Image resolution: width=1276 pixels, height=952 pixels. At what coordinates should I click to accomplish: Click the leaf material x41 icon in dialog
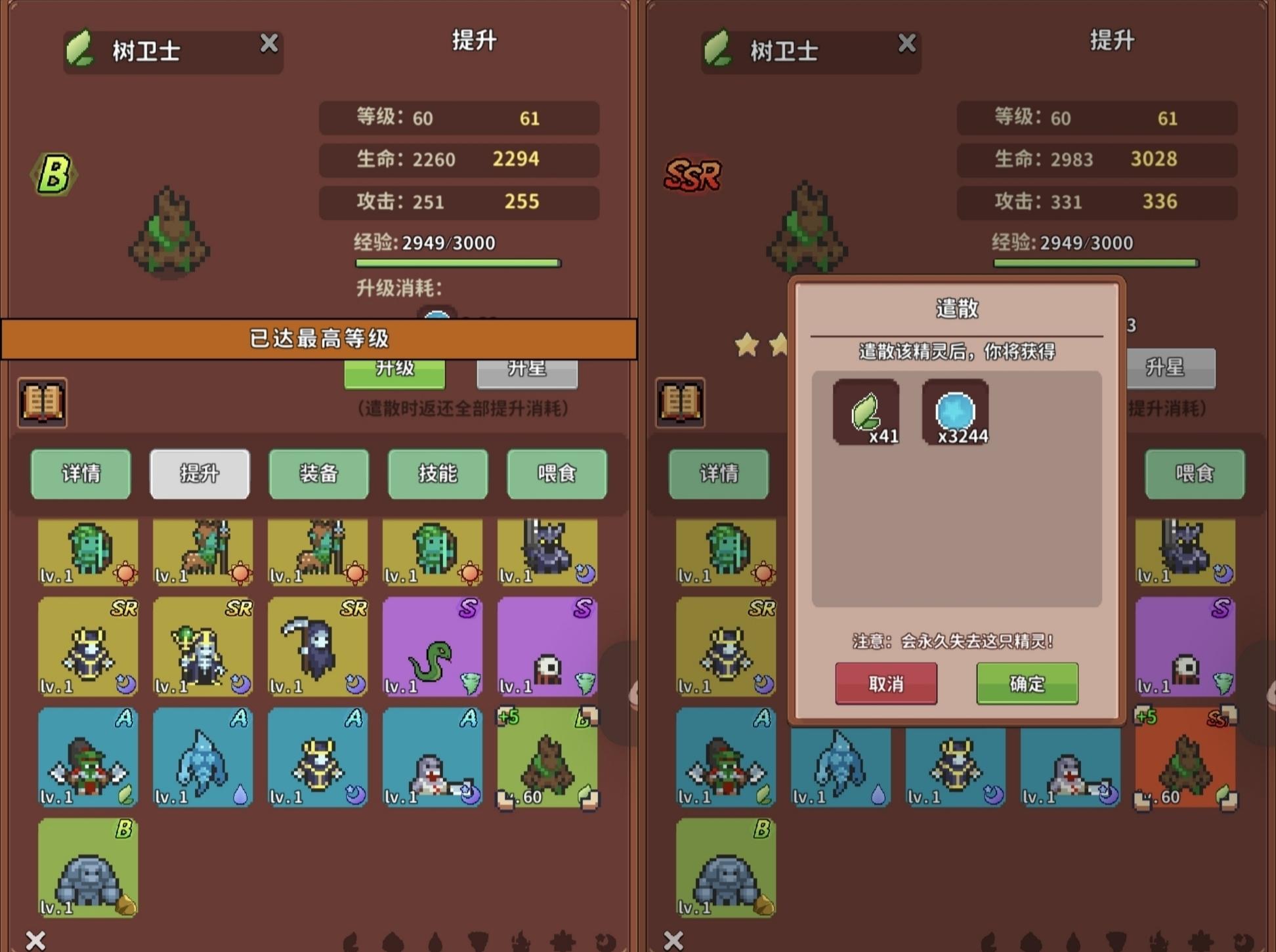point(865,413)
